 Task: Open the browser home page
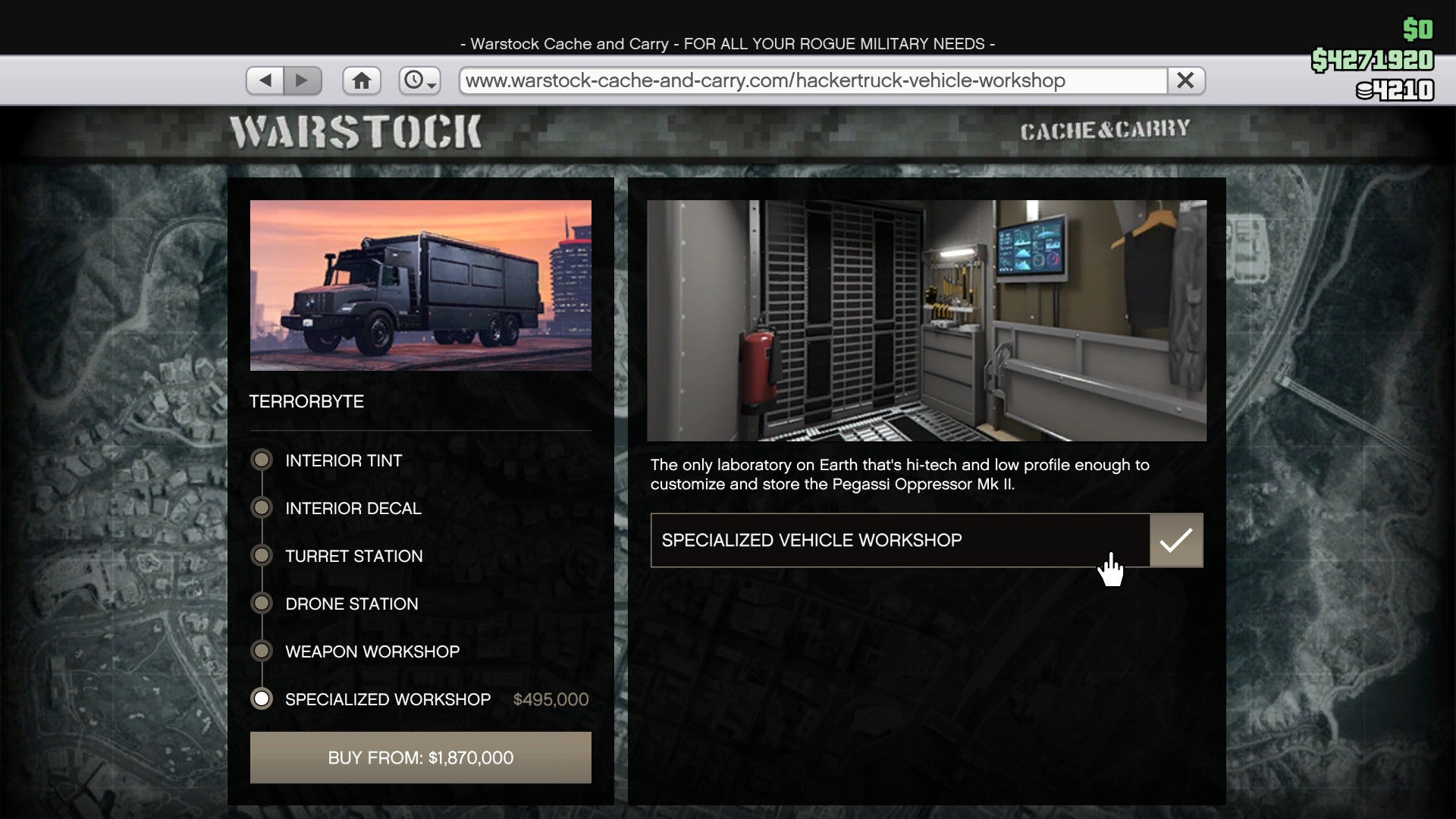[x=362, y=80]
